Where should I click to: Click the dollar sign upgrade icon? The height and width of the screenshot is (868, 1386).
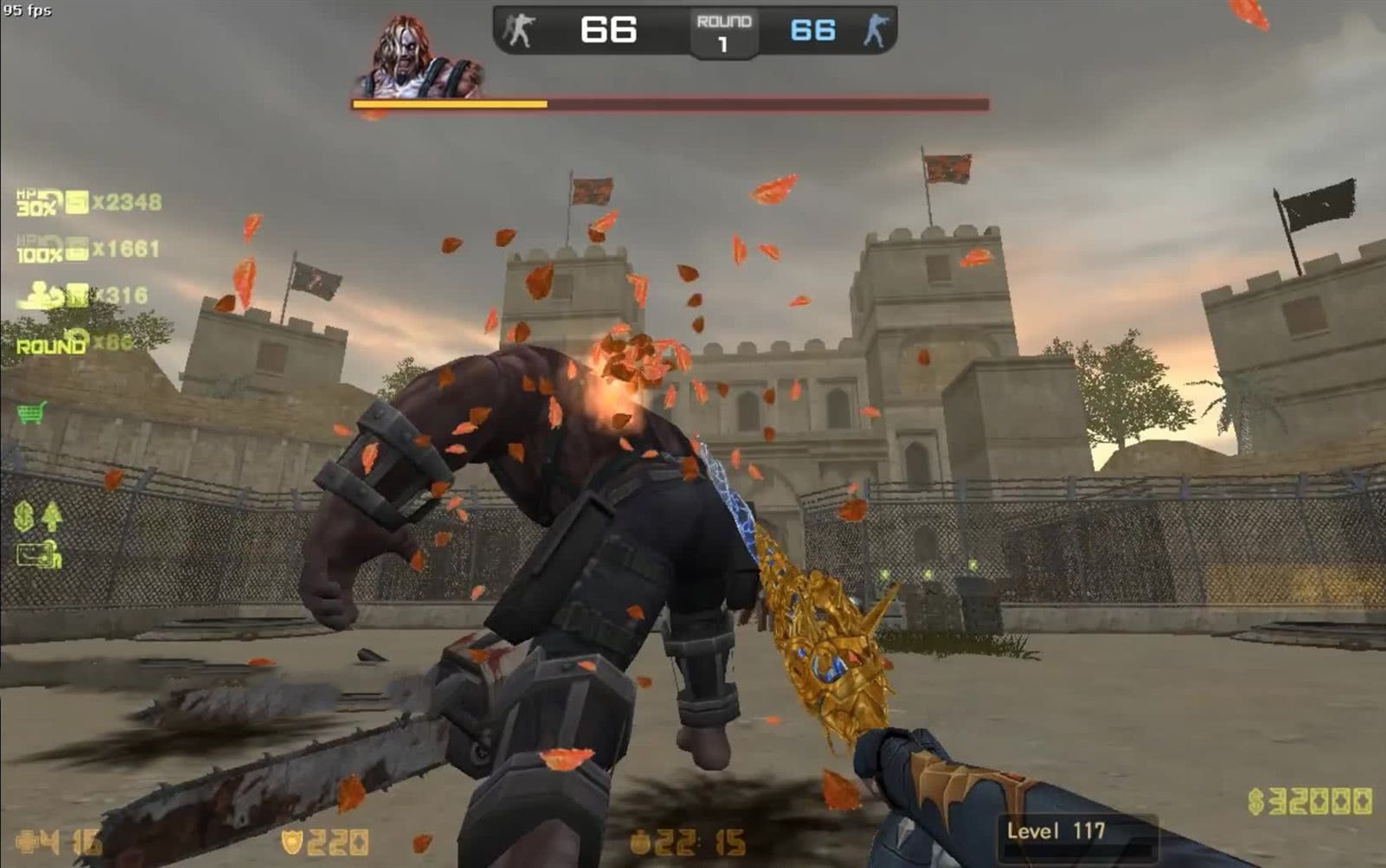coord(24,516)
